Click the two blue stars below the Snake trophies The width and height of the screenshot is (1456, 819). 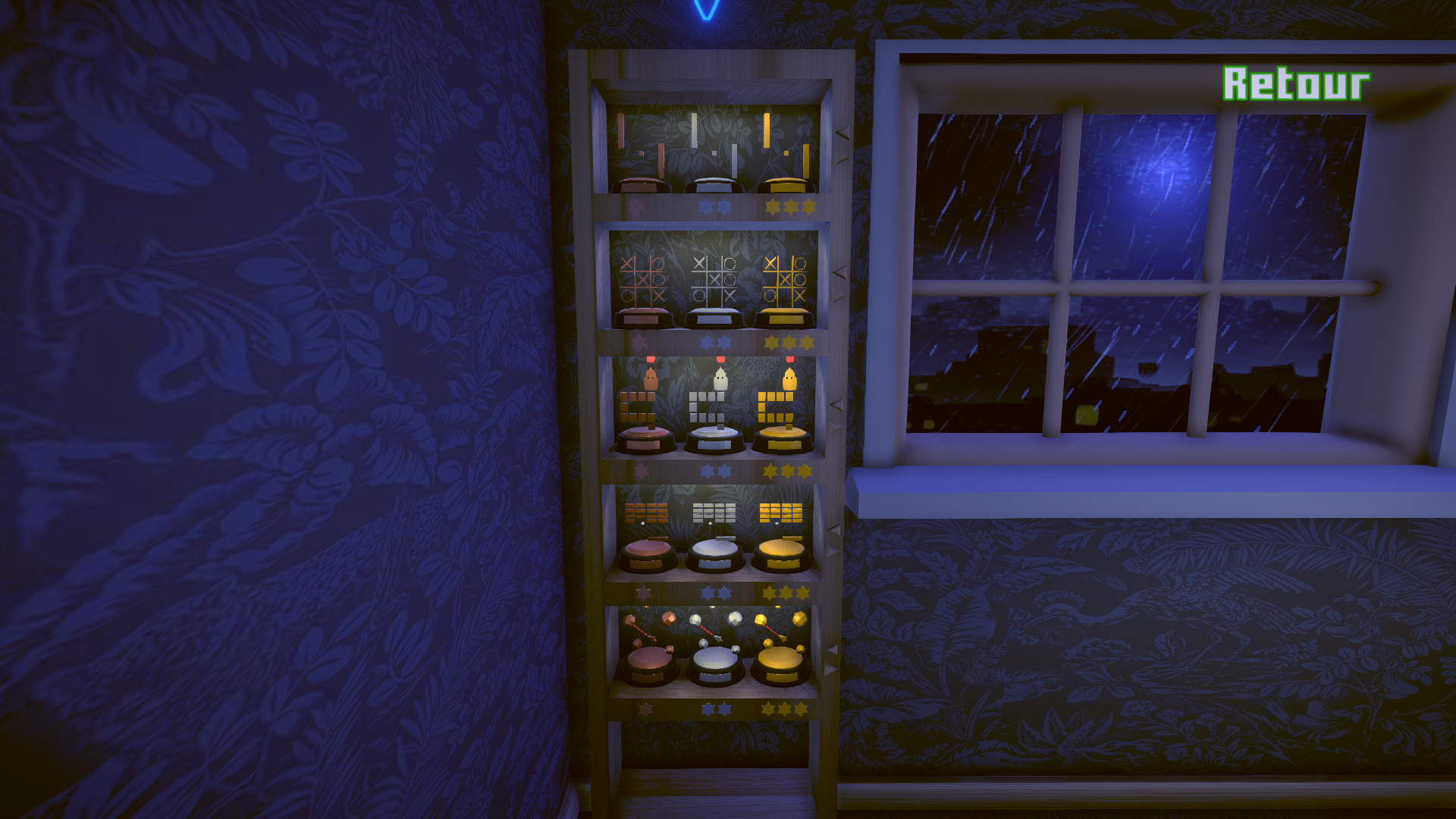[717, 470]
